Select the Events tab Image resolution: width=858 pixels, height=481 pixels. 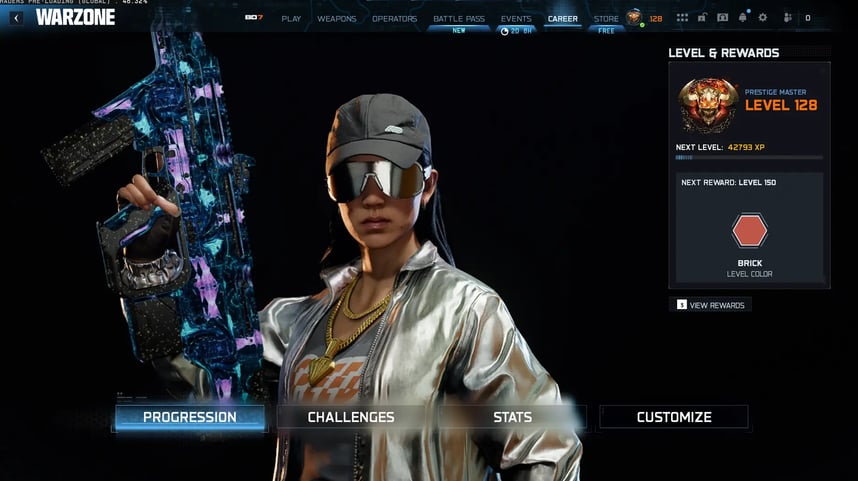[x=516, y=19]
